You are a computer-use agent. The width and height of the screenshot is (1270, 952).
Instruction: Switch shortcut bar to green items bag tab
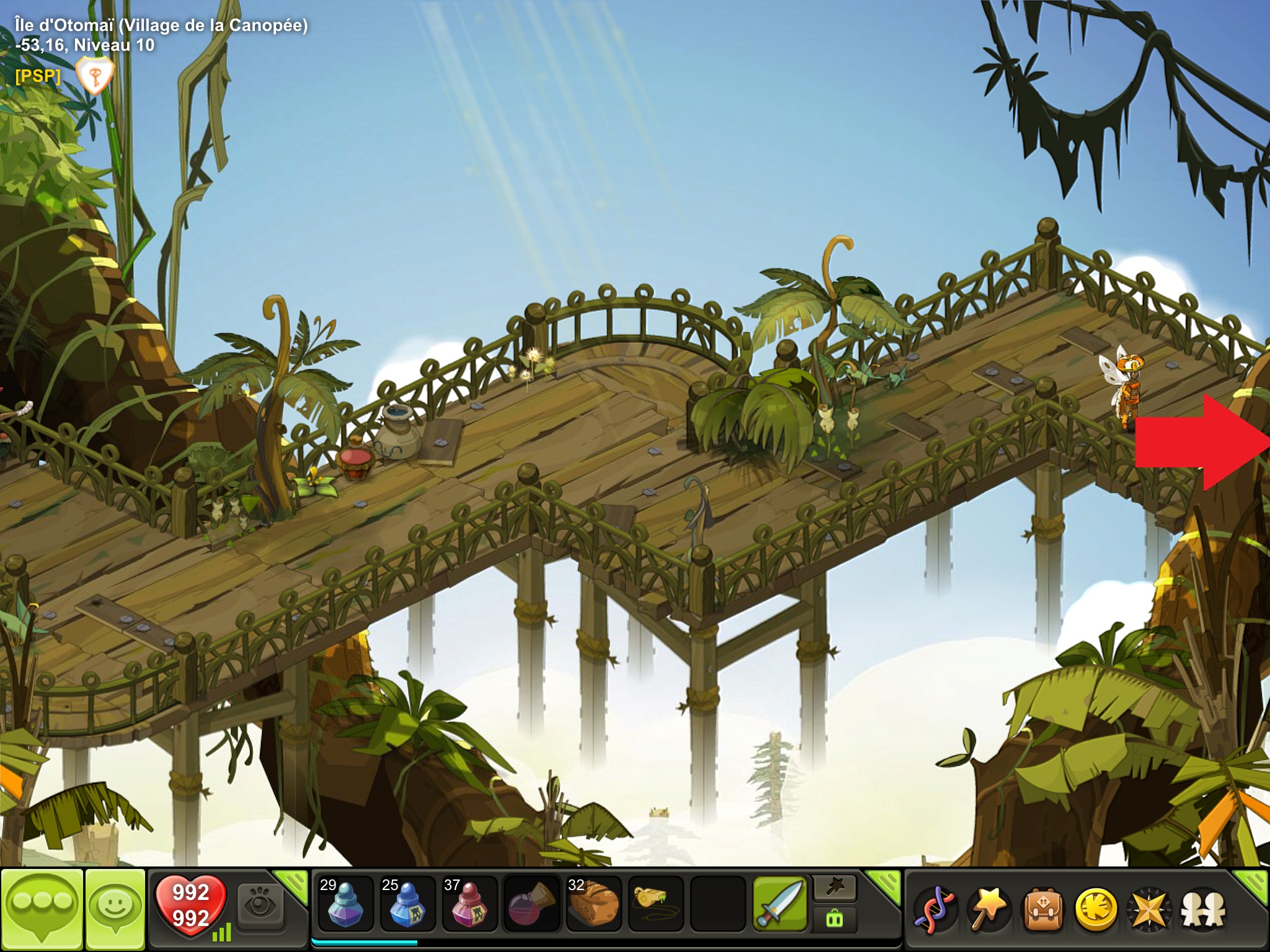tap(835, 919)
